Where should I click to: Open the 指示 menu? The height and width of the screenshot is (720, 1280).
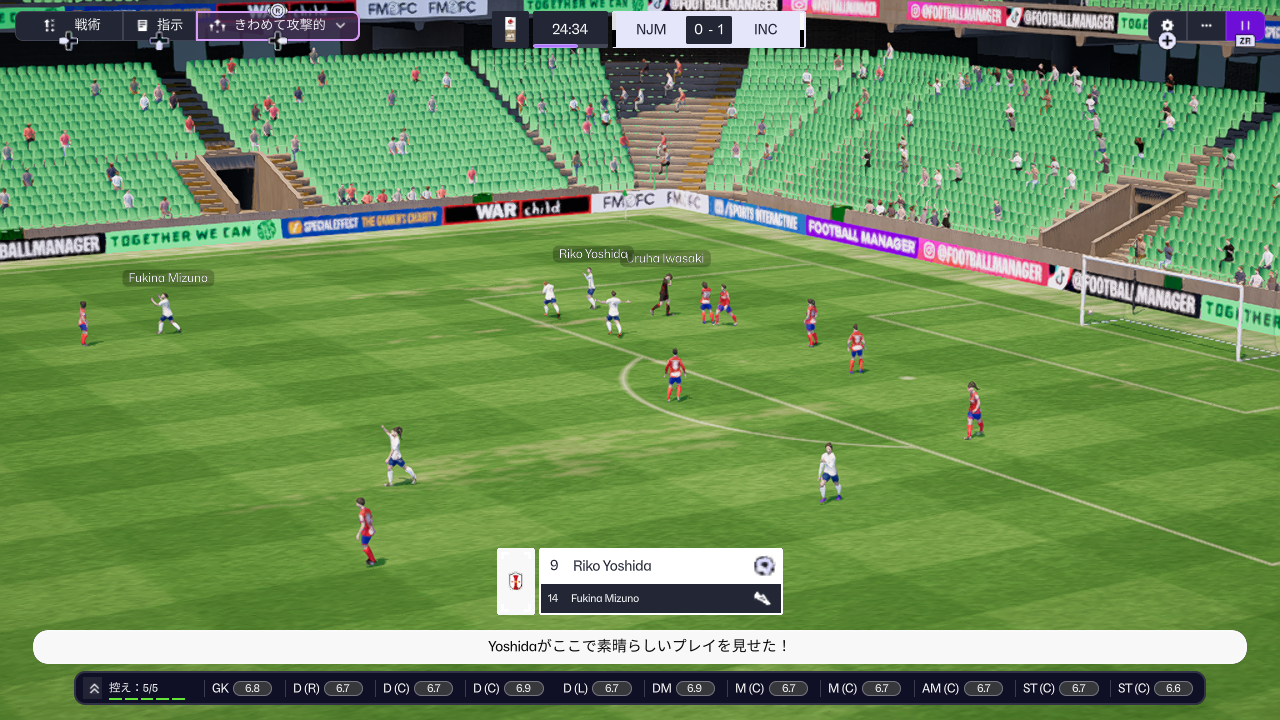coord(169,25)
